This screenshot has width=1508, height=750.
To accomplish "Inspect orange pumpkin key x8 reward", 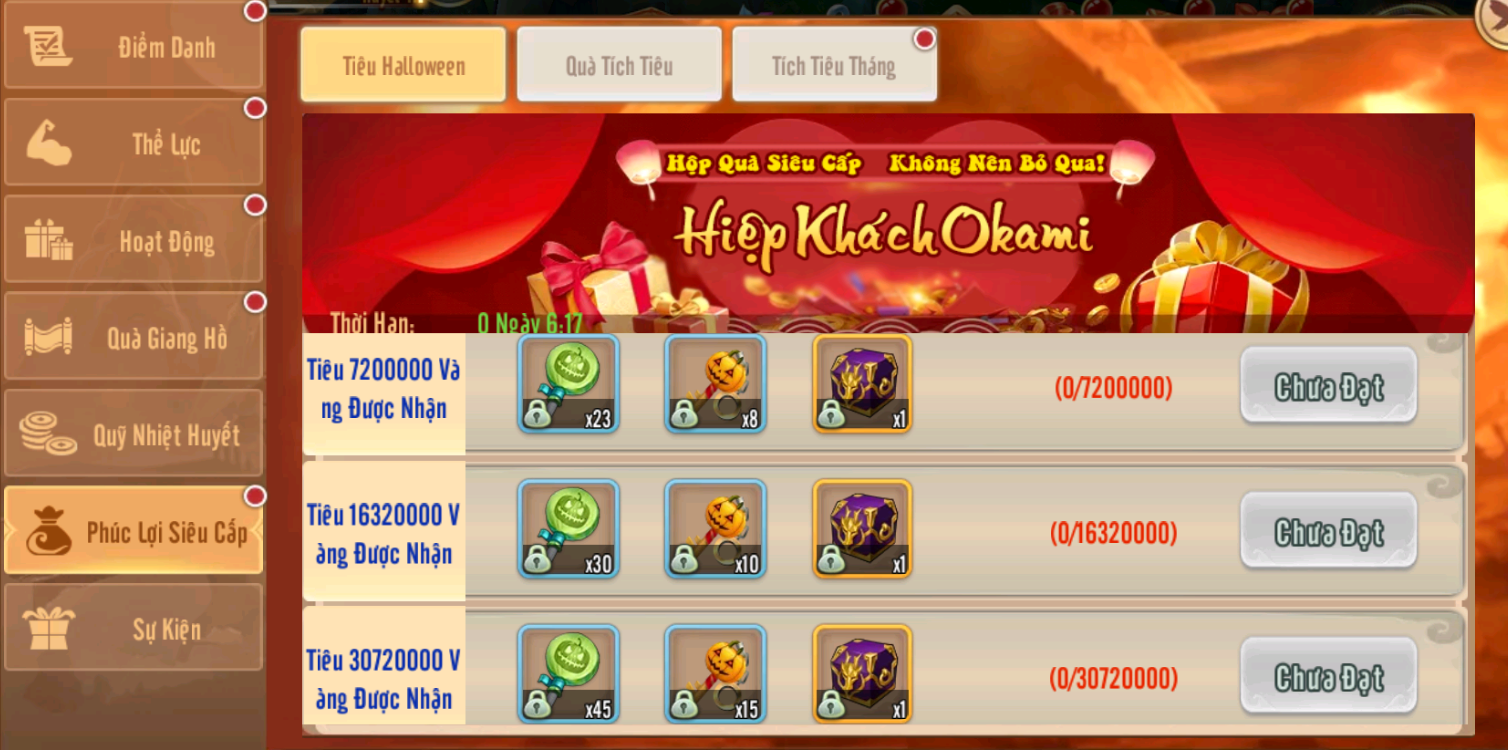I will click(715, 384).
